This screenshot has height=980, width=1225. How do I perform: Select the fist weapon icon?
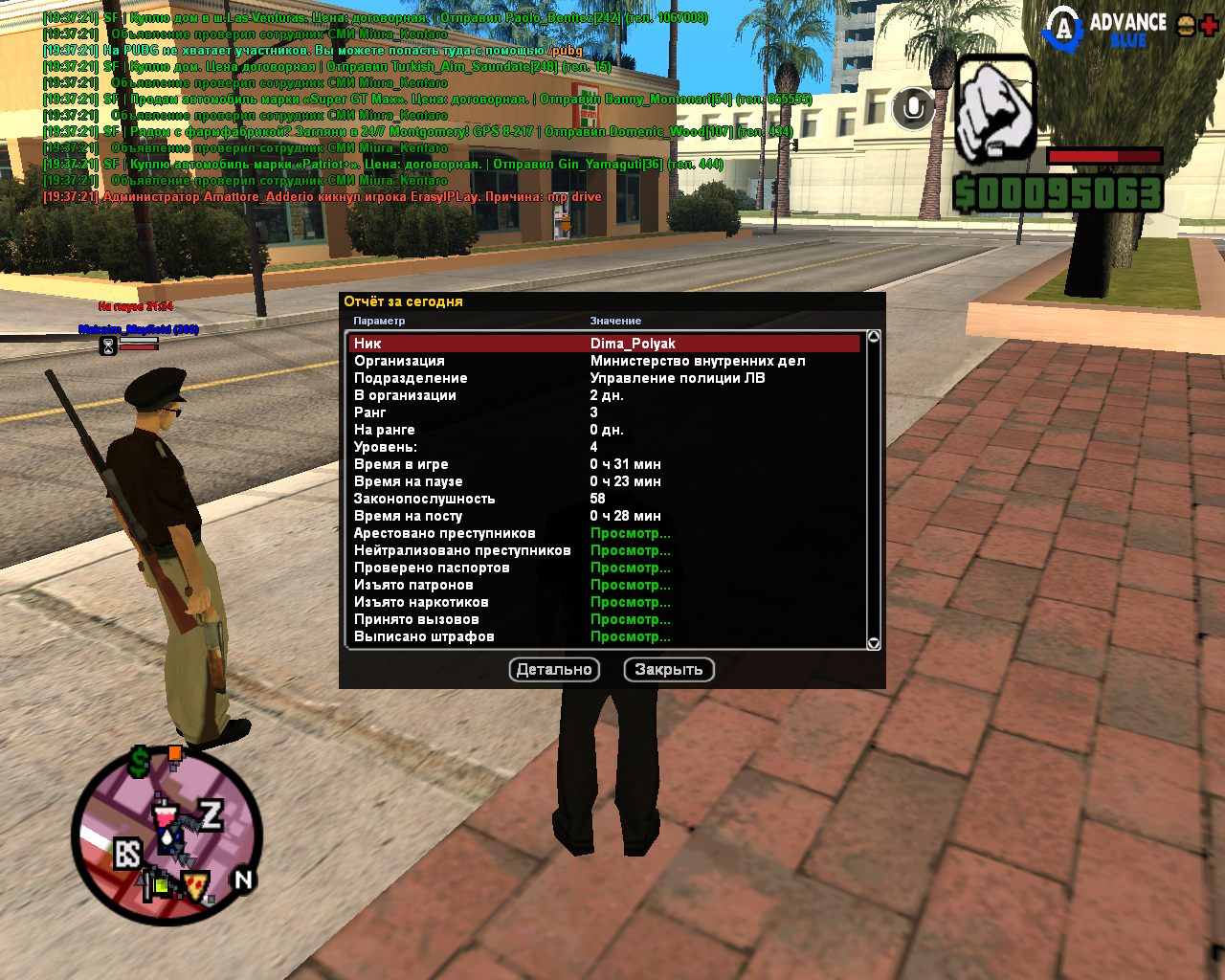995,110
